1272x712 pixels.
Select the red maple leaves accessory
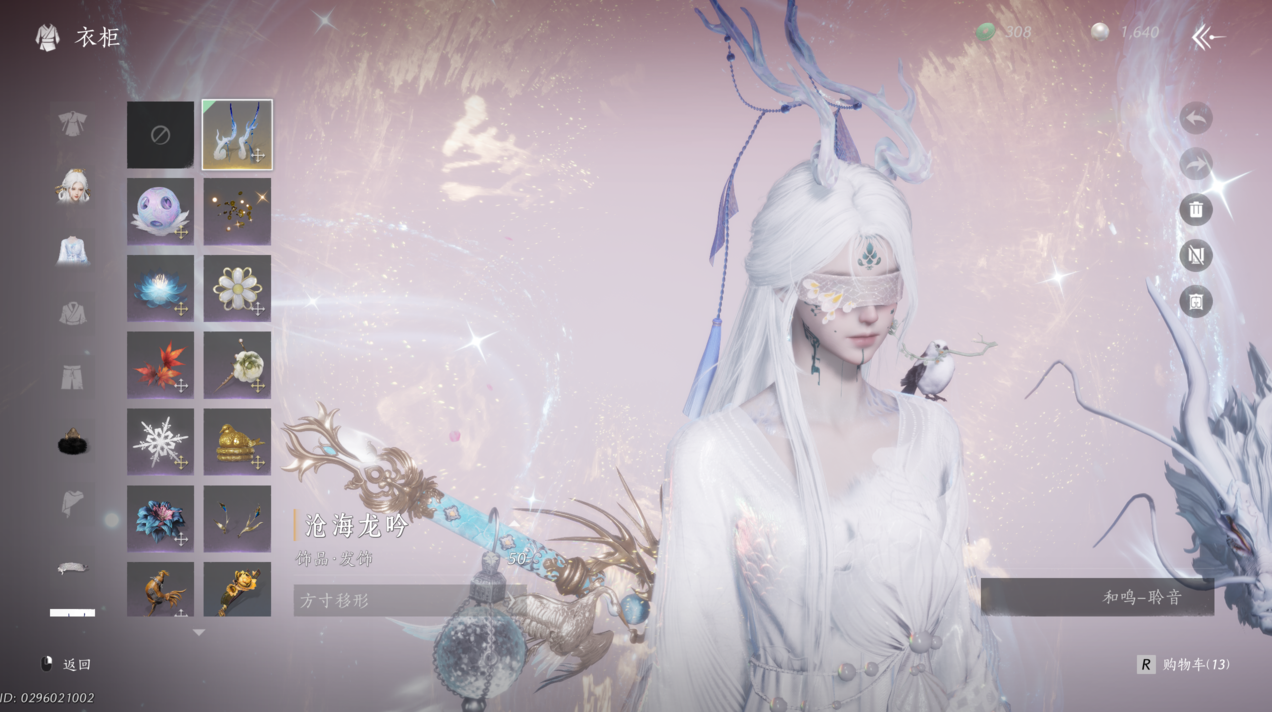pyautogui.click(x=160, y=365)
